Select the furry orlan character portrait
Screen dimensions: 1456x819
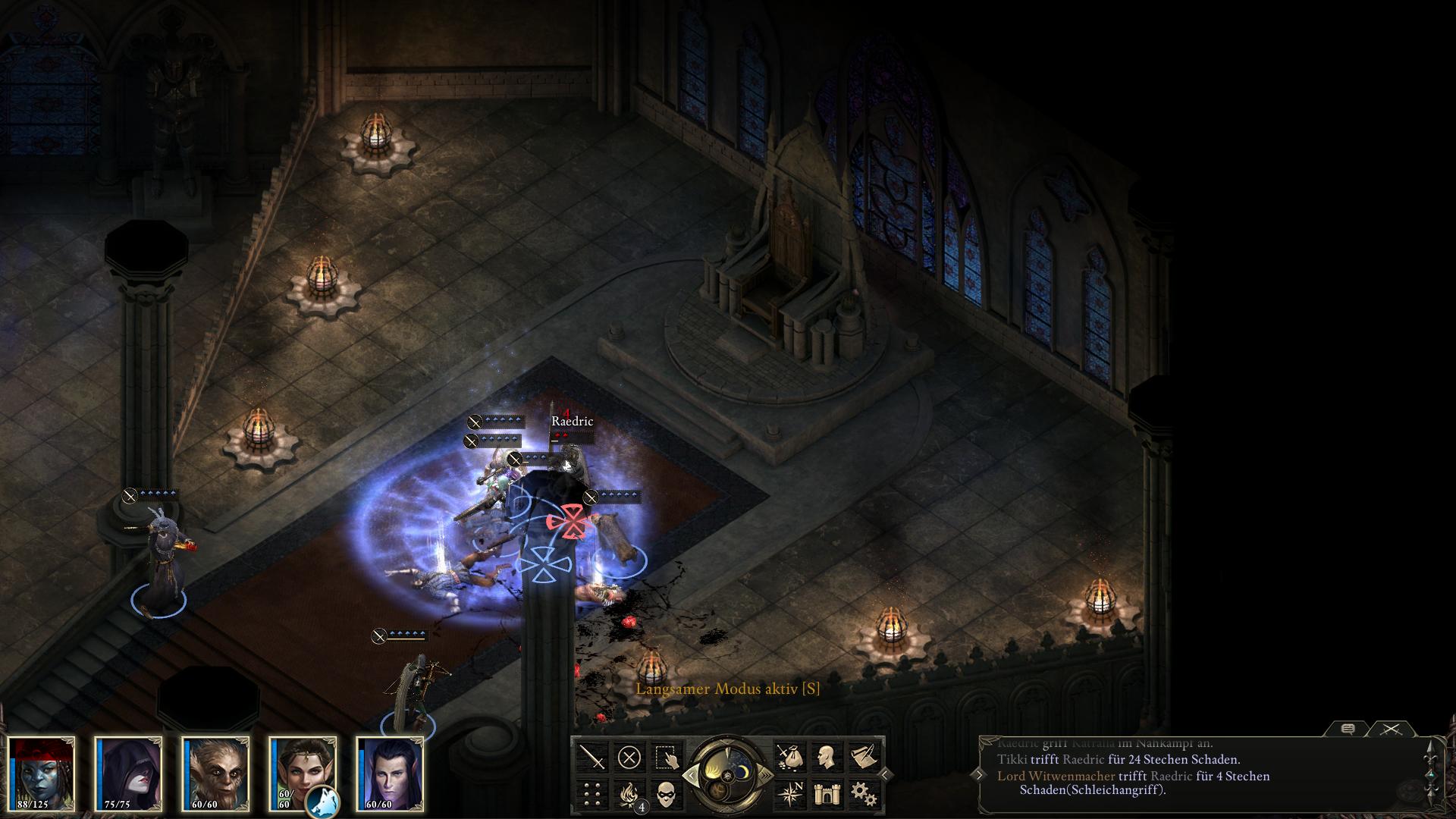(x=217, y=773)
